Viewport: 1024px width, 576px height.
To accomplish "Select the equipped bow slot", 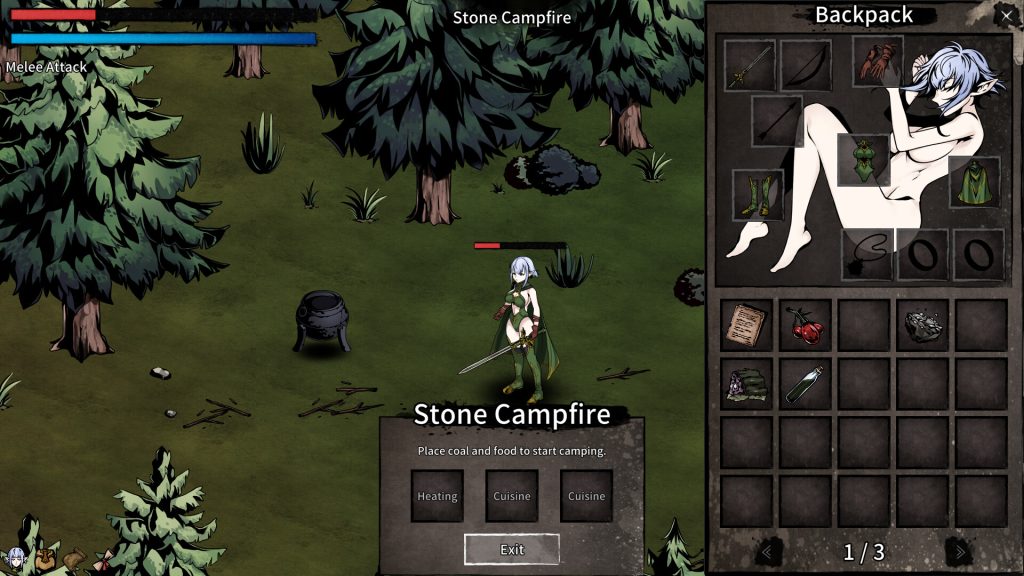I will (x=806, y=65).
